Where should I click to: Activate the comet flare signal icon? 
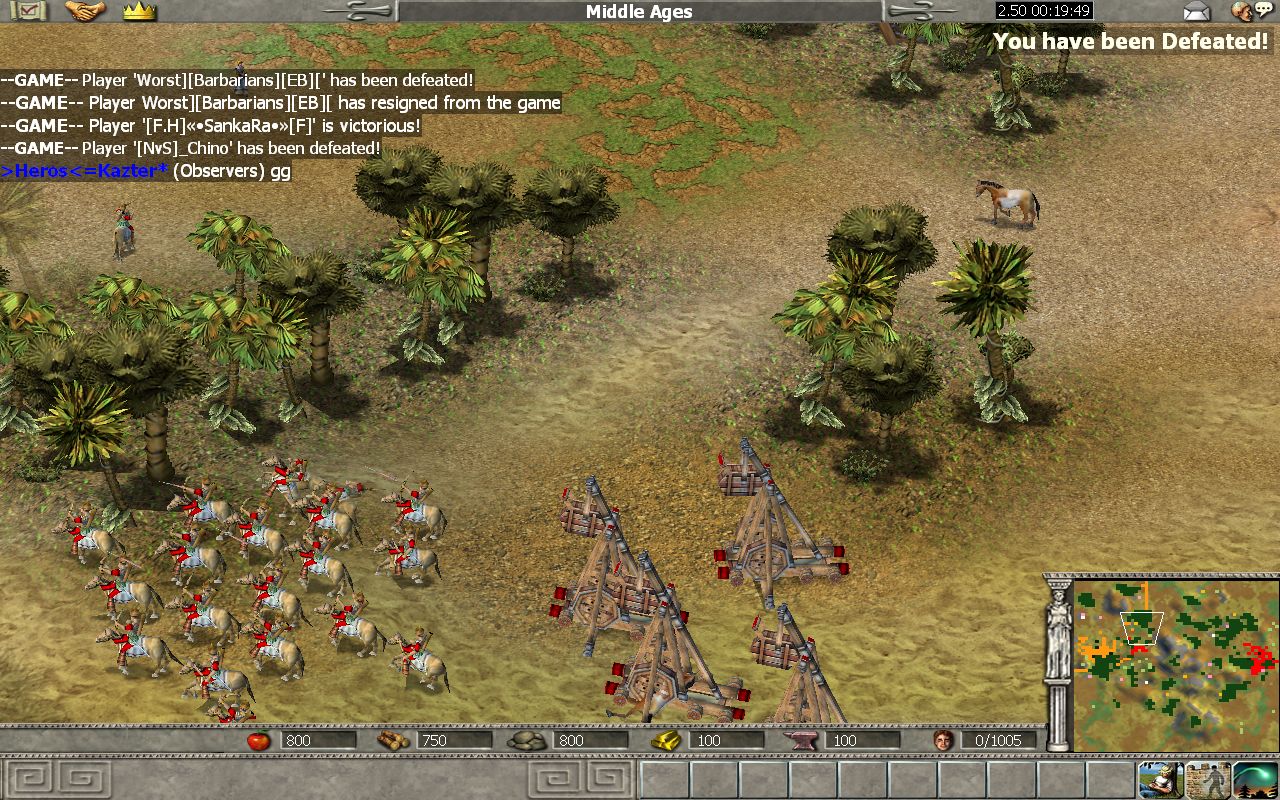tap(1255, 779)
